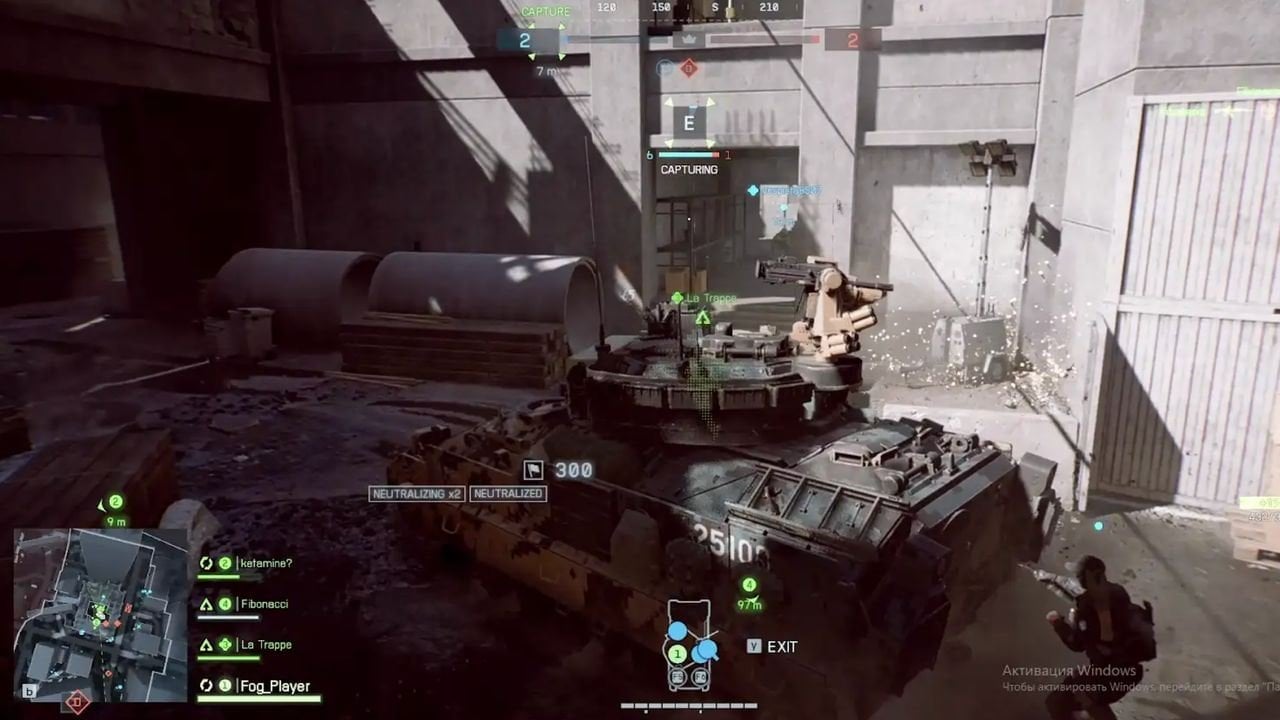Select squad member ketamine? in the squad list

tap(265, 563)
